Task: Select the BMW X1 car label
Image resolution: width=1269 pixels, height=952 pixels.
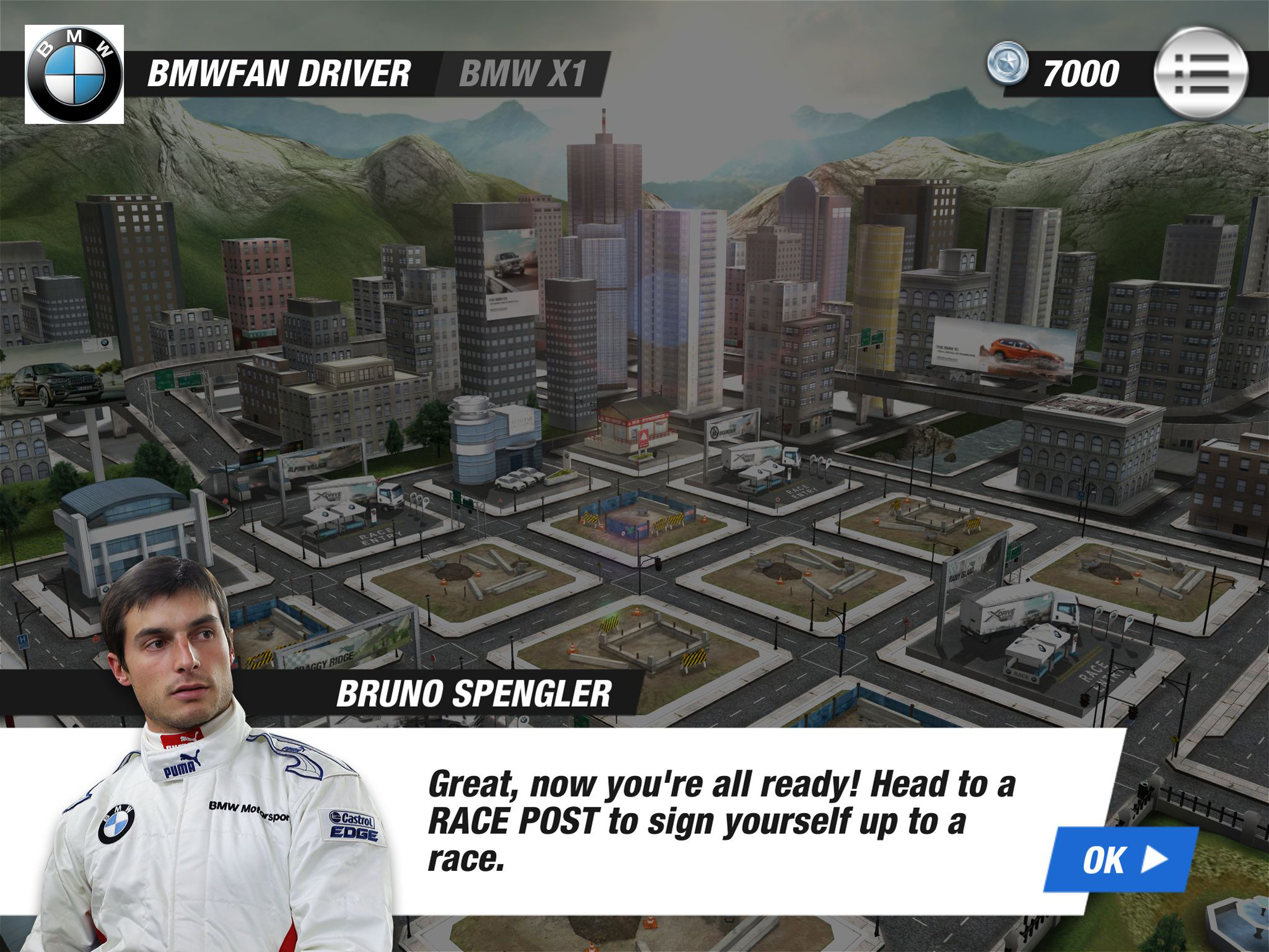Action: (x=522, y=74)
